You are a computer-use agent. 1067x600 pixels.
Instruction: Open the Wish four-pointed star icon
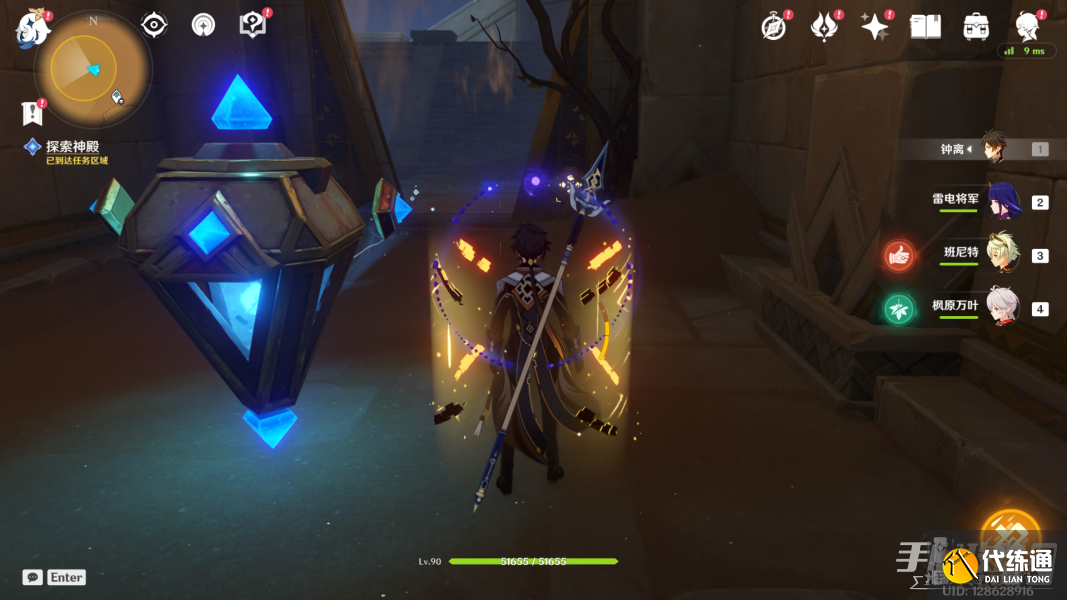point(875,27)
